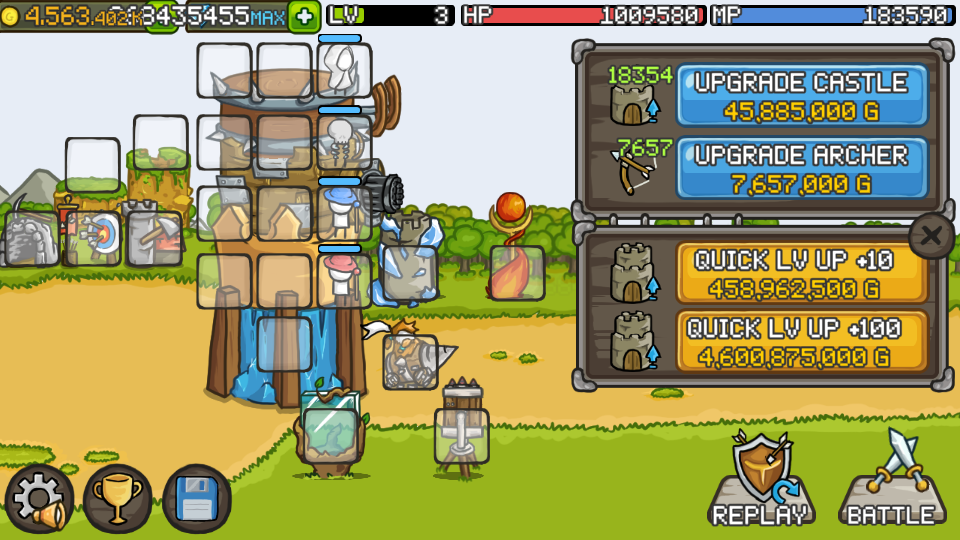960x540 pixels.
Task: Purchase Quick LV UP +10
Action: coord(802,273)
